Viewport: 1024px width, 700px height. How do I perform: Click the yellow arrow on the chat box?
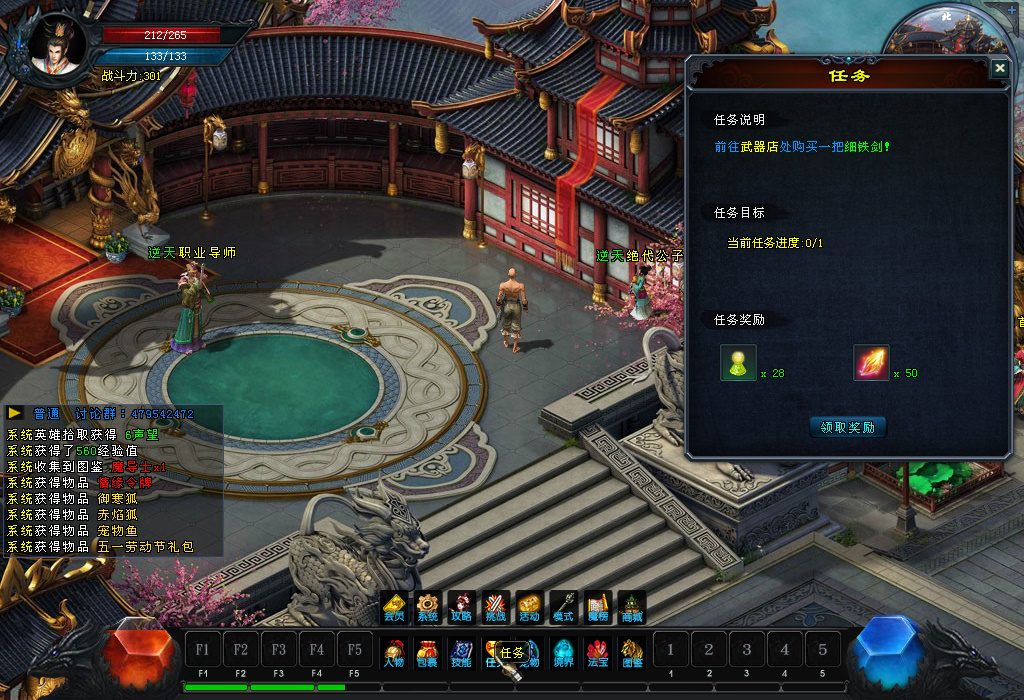15,412
